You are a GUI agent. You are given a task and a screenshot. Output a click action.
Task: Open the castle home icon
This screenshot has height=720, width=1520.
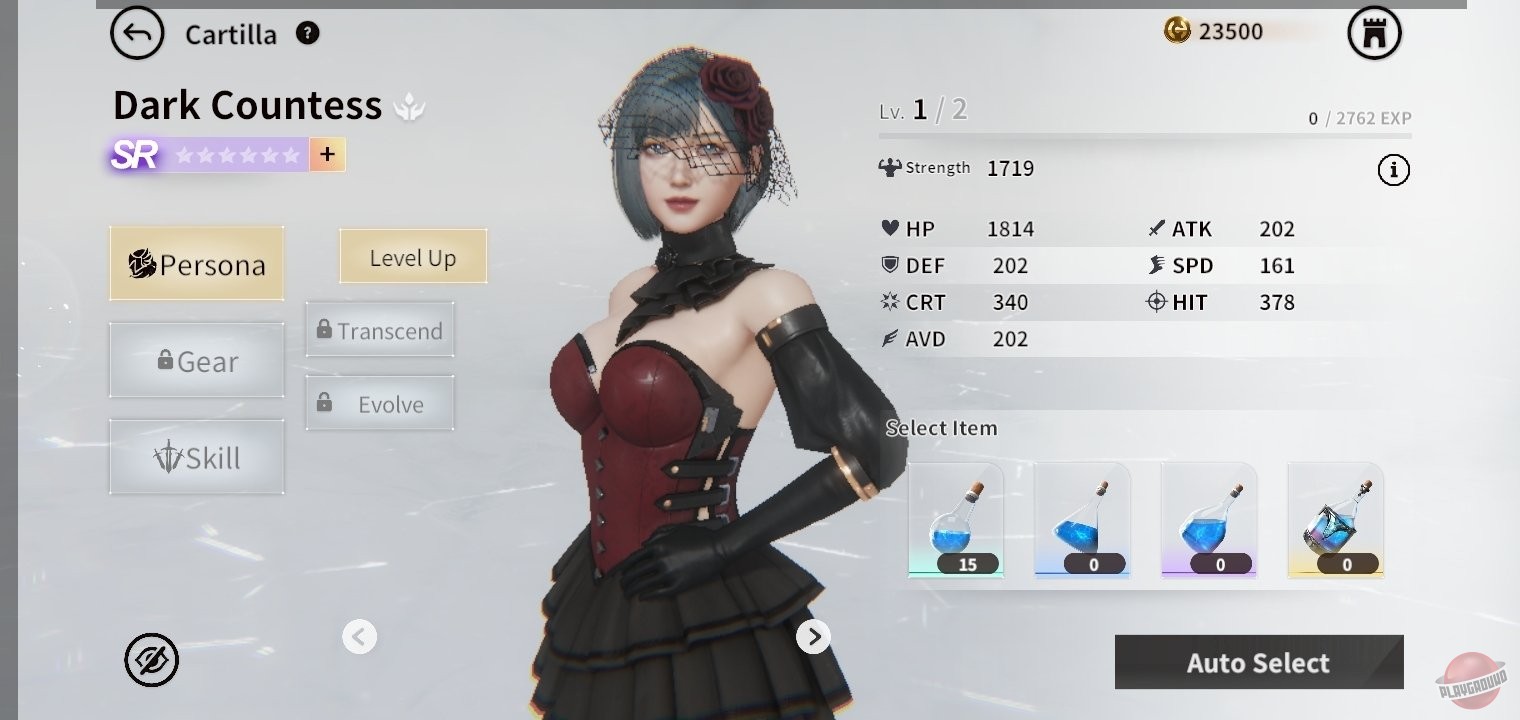point(1374,34)
